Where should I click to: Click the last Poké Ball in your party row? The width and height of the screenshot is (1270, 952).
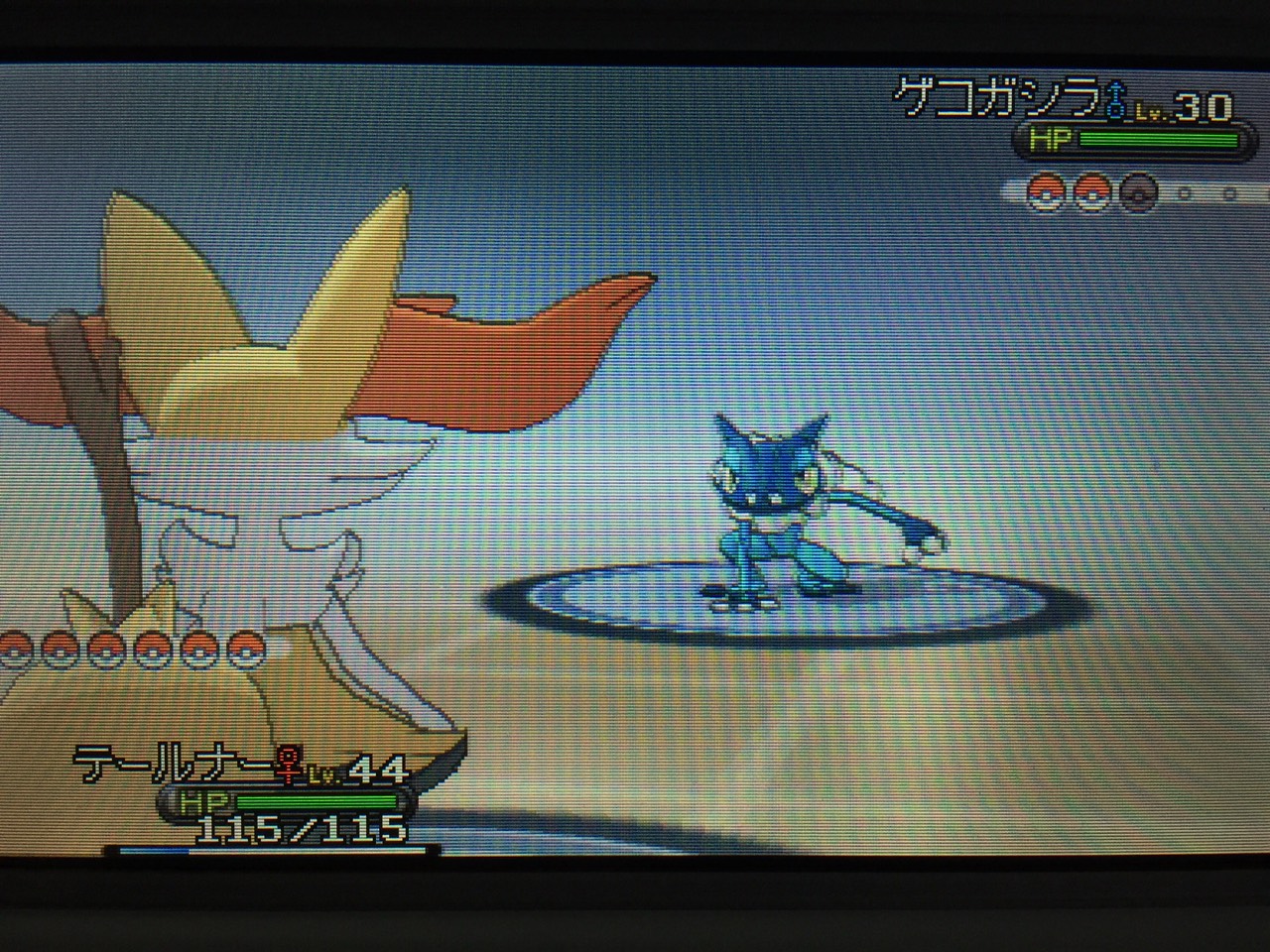click(x=244, y=651)
